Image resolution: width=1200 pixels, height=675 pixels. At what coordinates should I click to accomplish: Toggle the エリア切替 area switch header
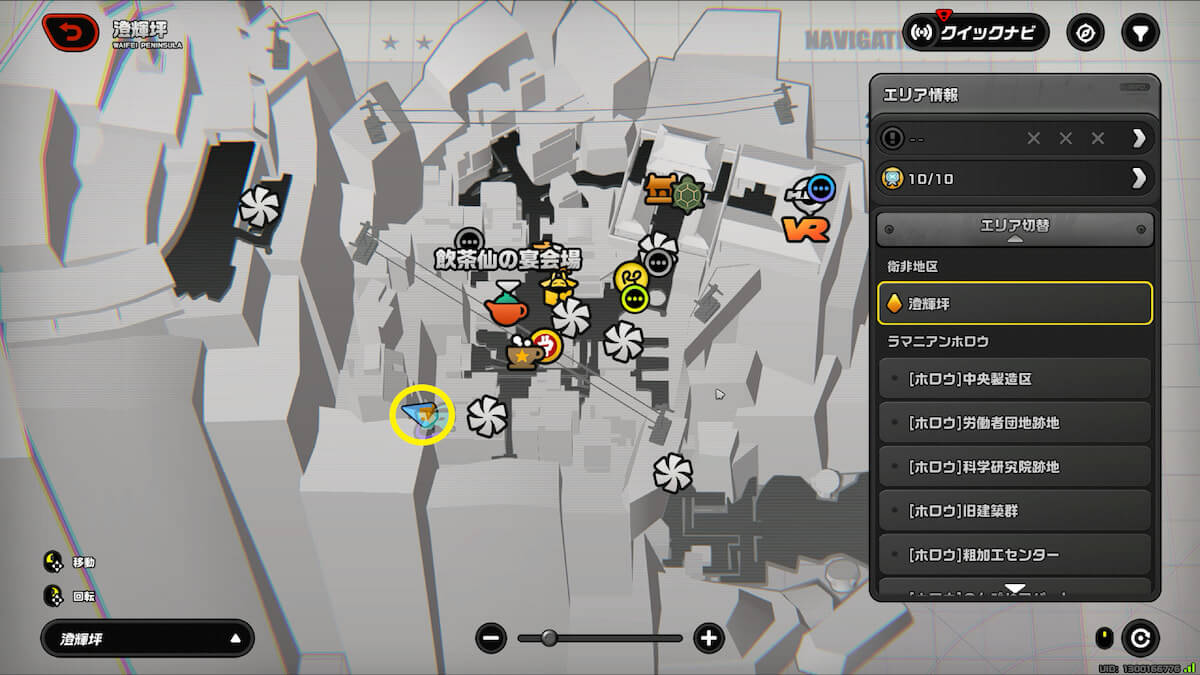click(x=1015, y=228)
